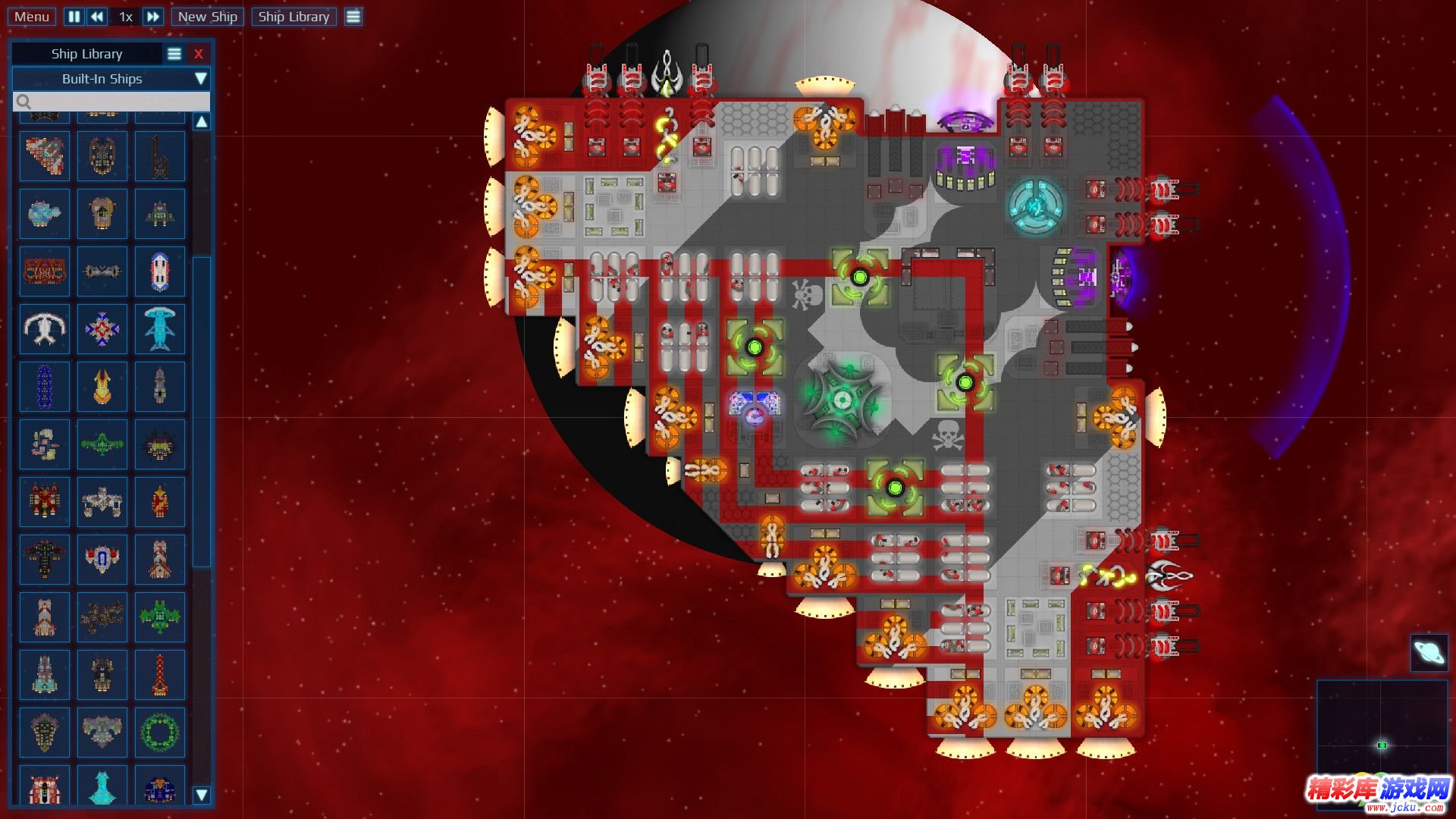Viewport: 1456px width, 819px height.
Task: Click the ship list scroll-down arrow
Action: (202, 795)
